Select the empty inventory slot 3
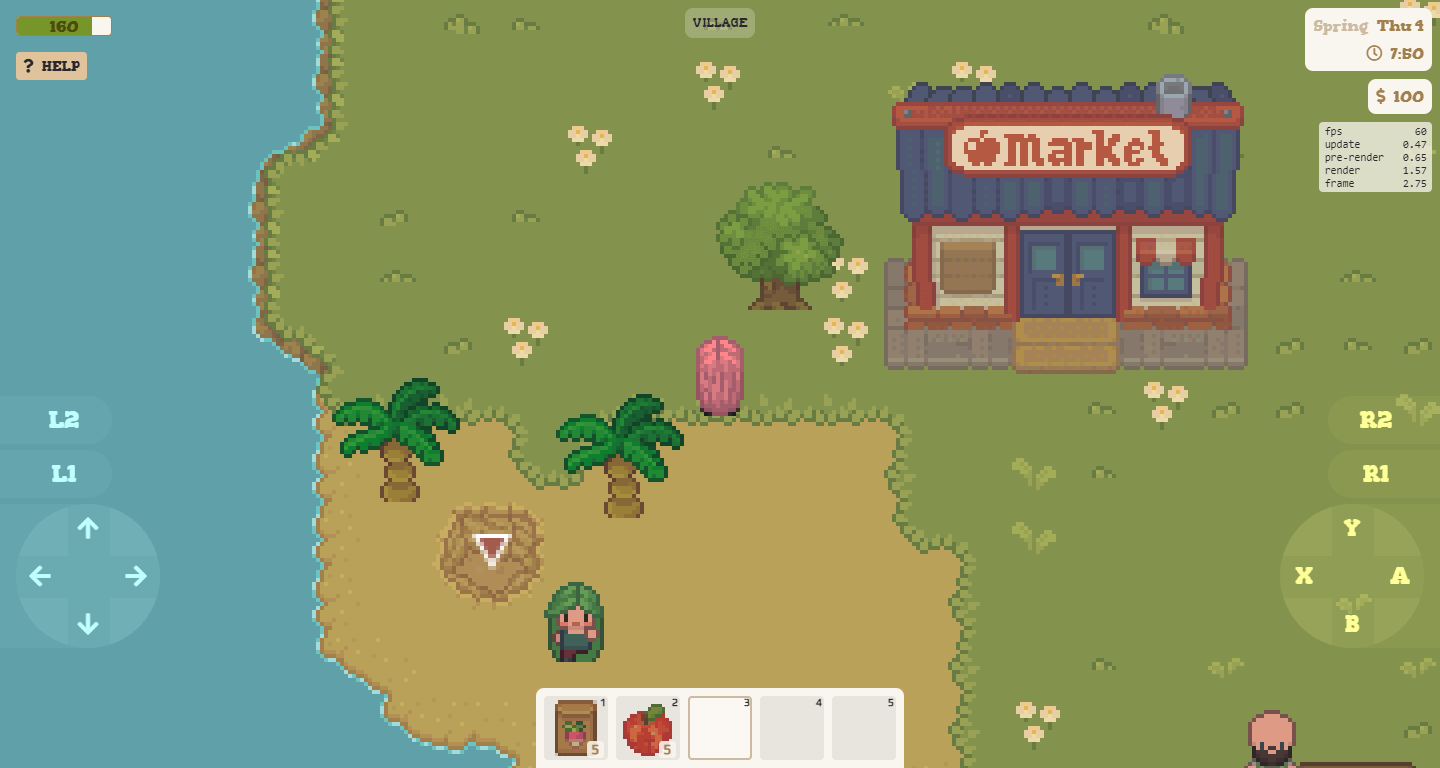 click(x=719, y=727)
